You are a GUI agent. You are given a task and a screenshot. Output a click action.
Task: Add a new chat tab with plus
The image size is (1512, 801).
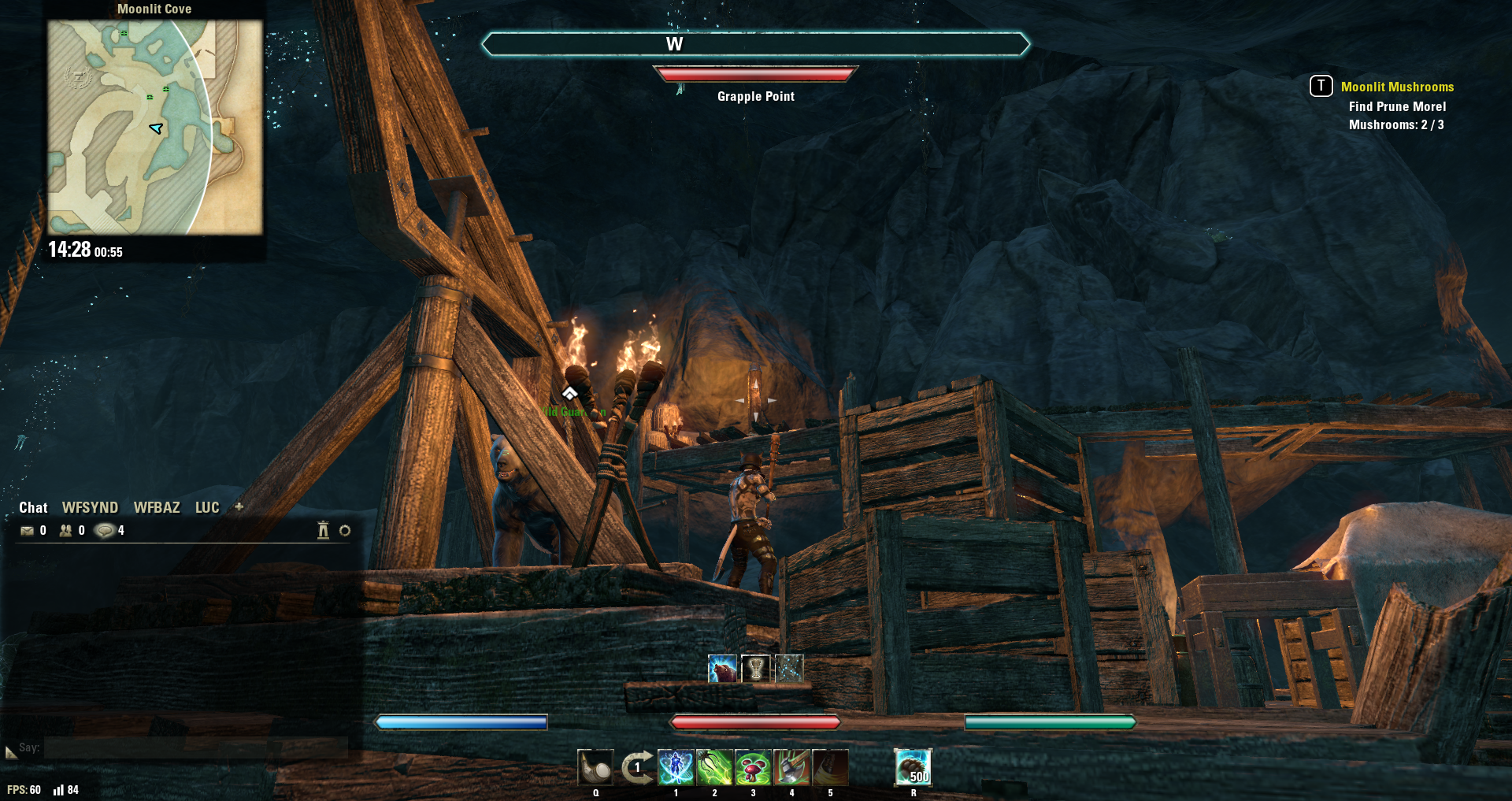pos(239,507)
